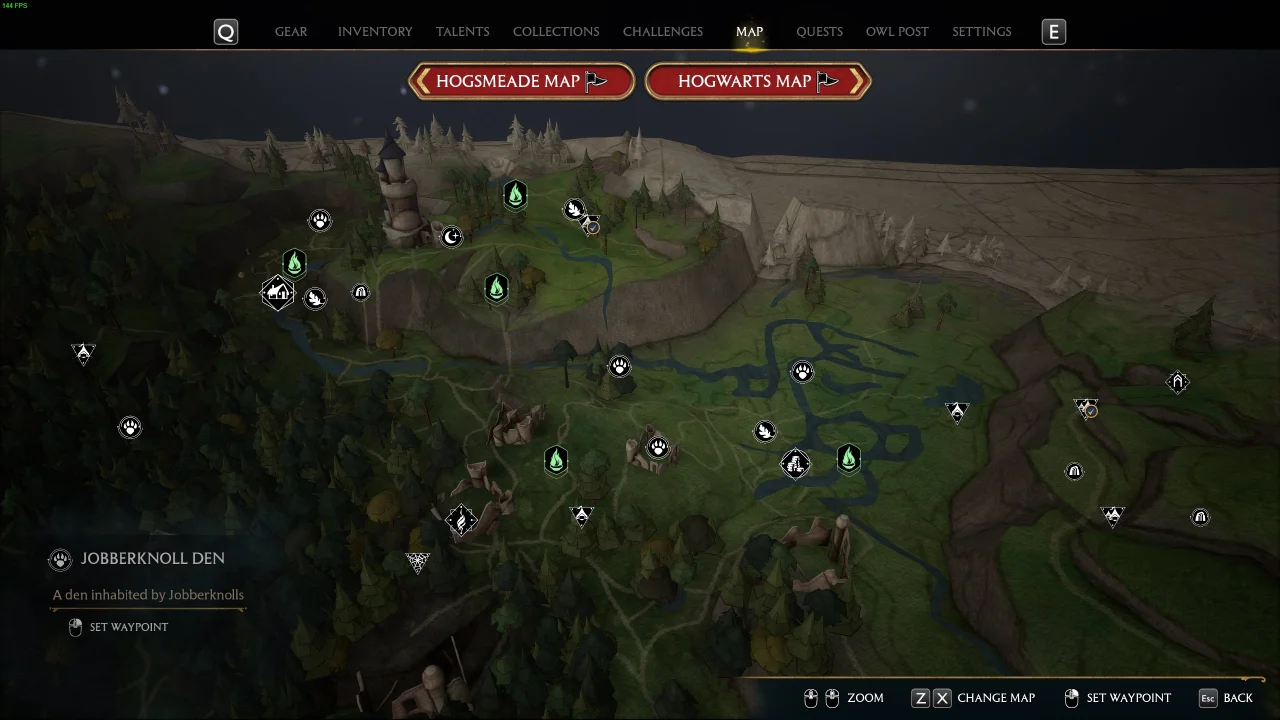Open the Quests tab

[819, 32]
